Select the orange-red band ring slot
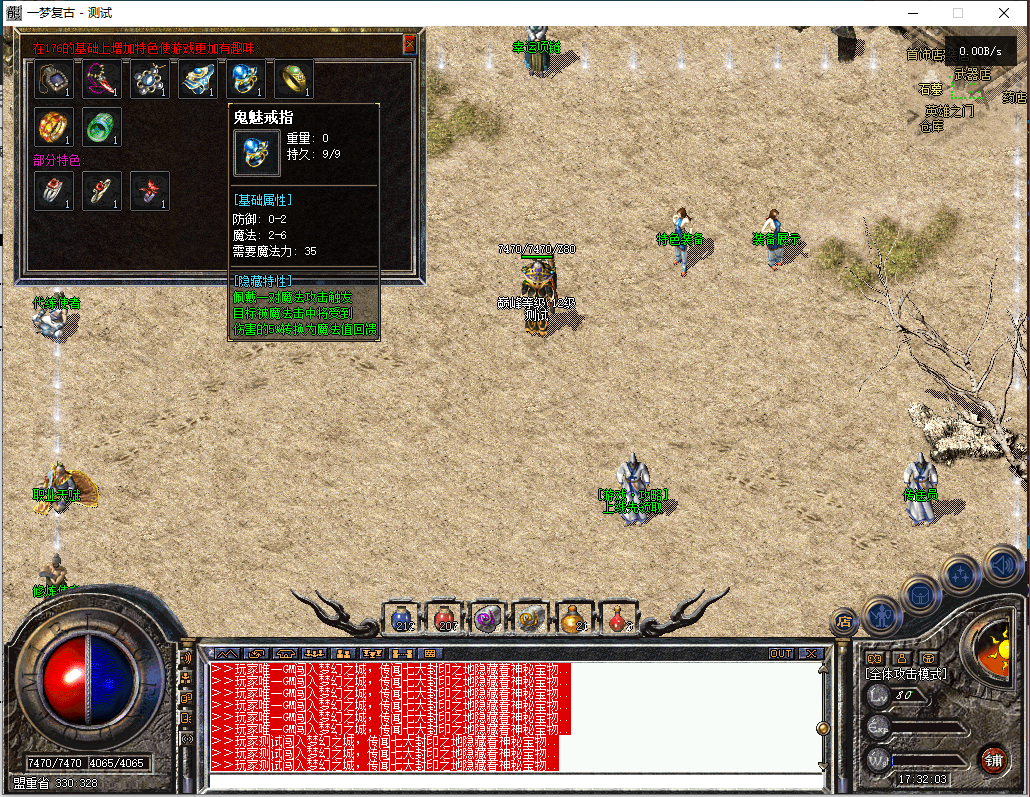This screenshot has width=1030, height=797. [54, 127]
